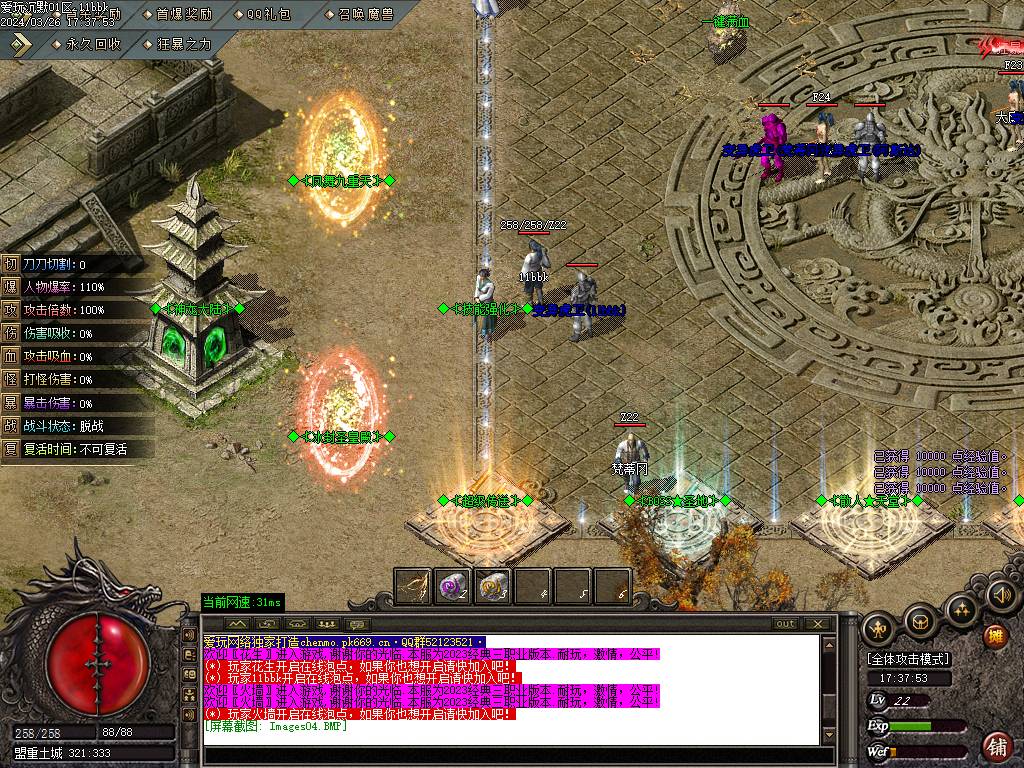This screenshot has height=768, width=1024.
Task: Use the yellow scroll in hotbar slot 3
Action: tap(492, 586)
